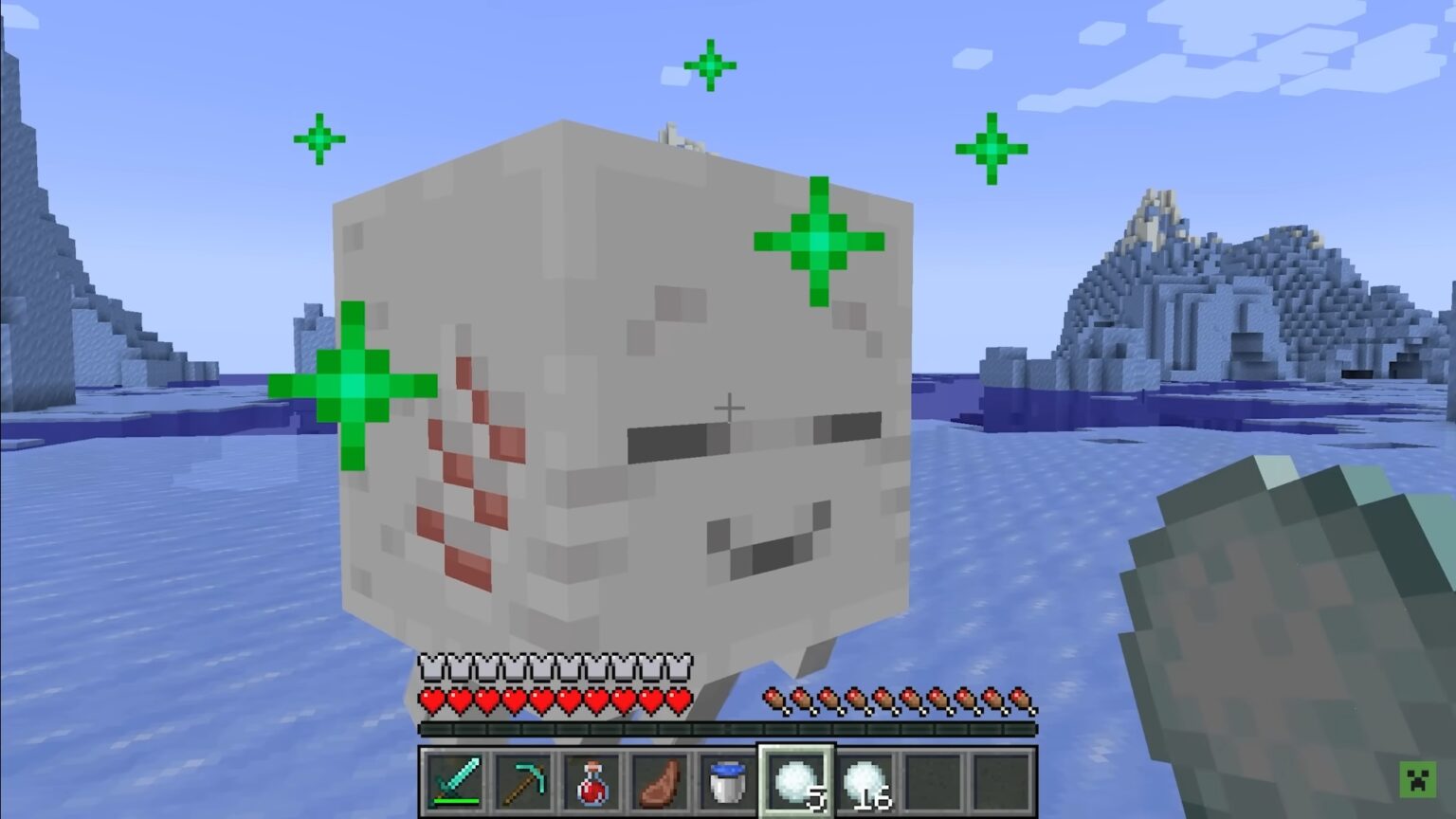Select the diamond sword in the hotbar
The width and height of the screenshot is (1456, 819).
click(455, 780)
